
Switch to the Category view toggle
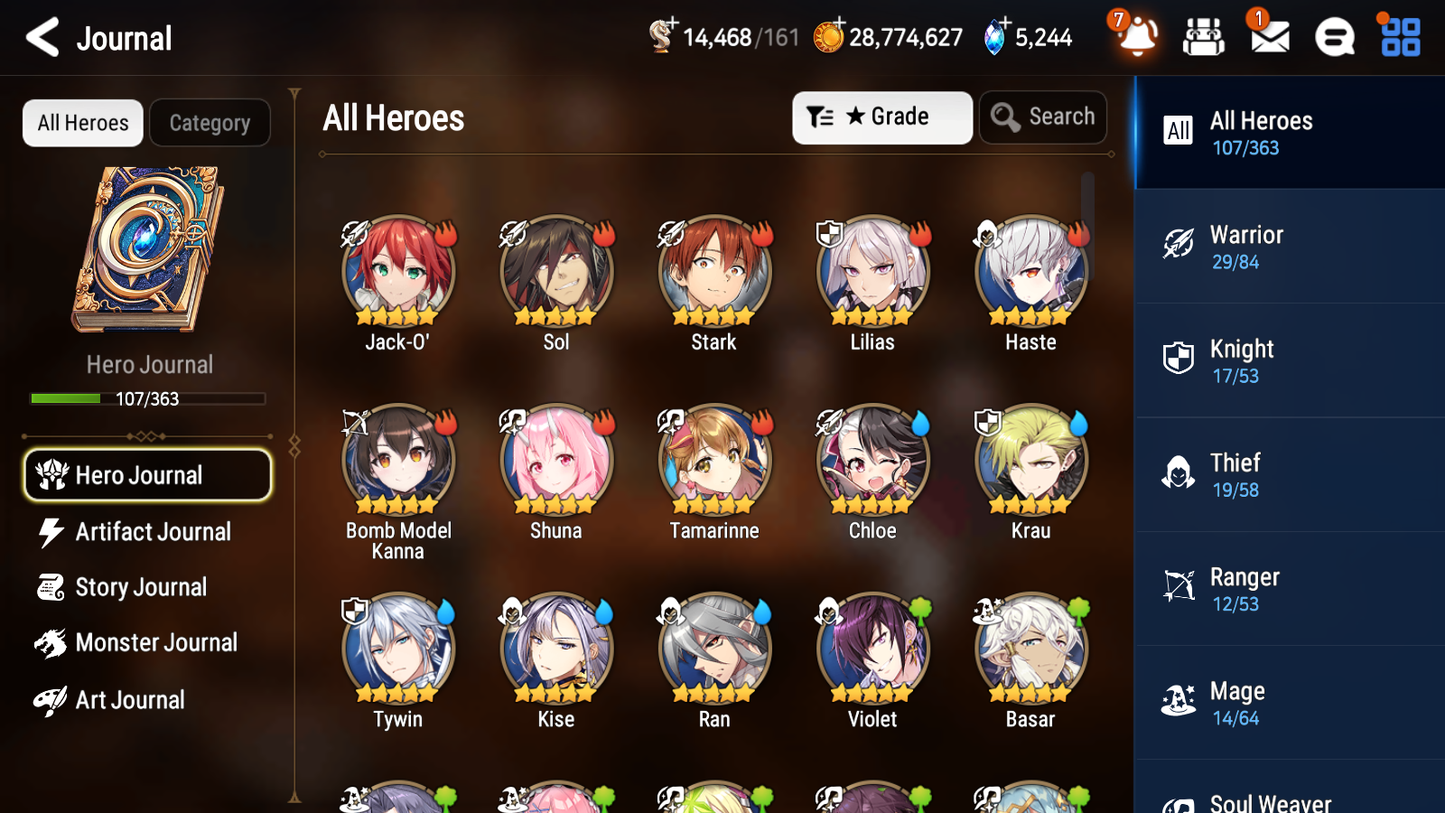coord(209,122)
